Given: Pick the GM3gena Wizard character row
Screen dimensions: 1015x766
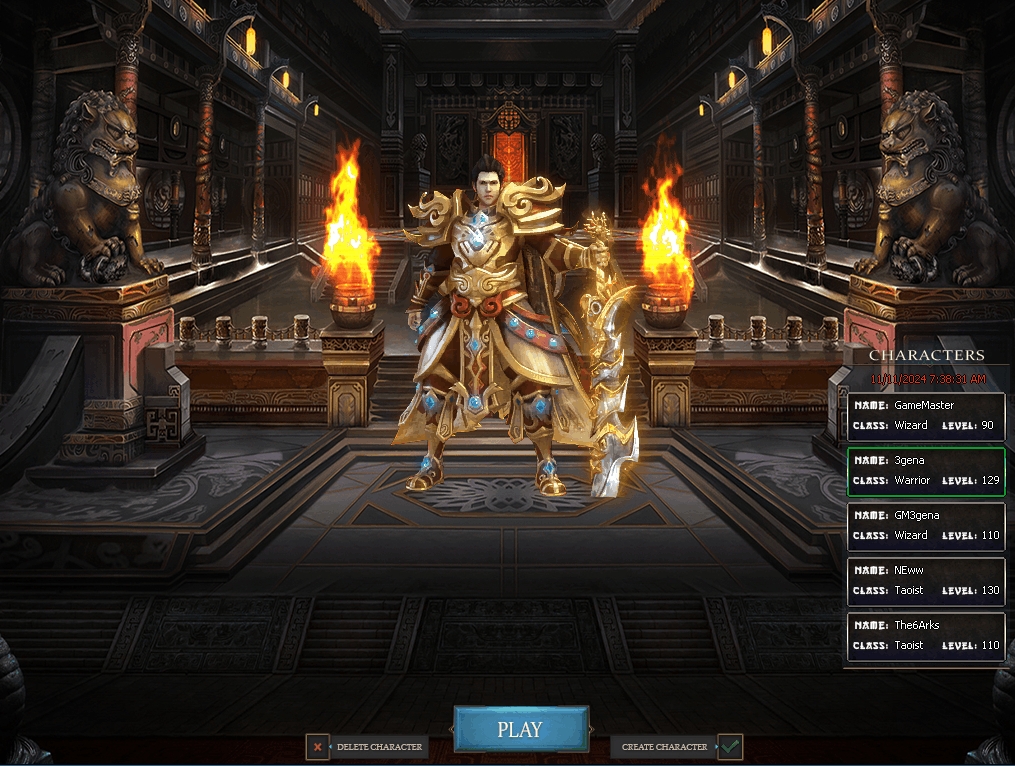Looking at the screenshot, I should pyautogui.click(x=926, y=526).
